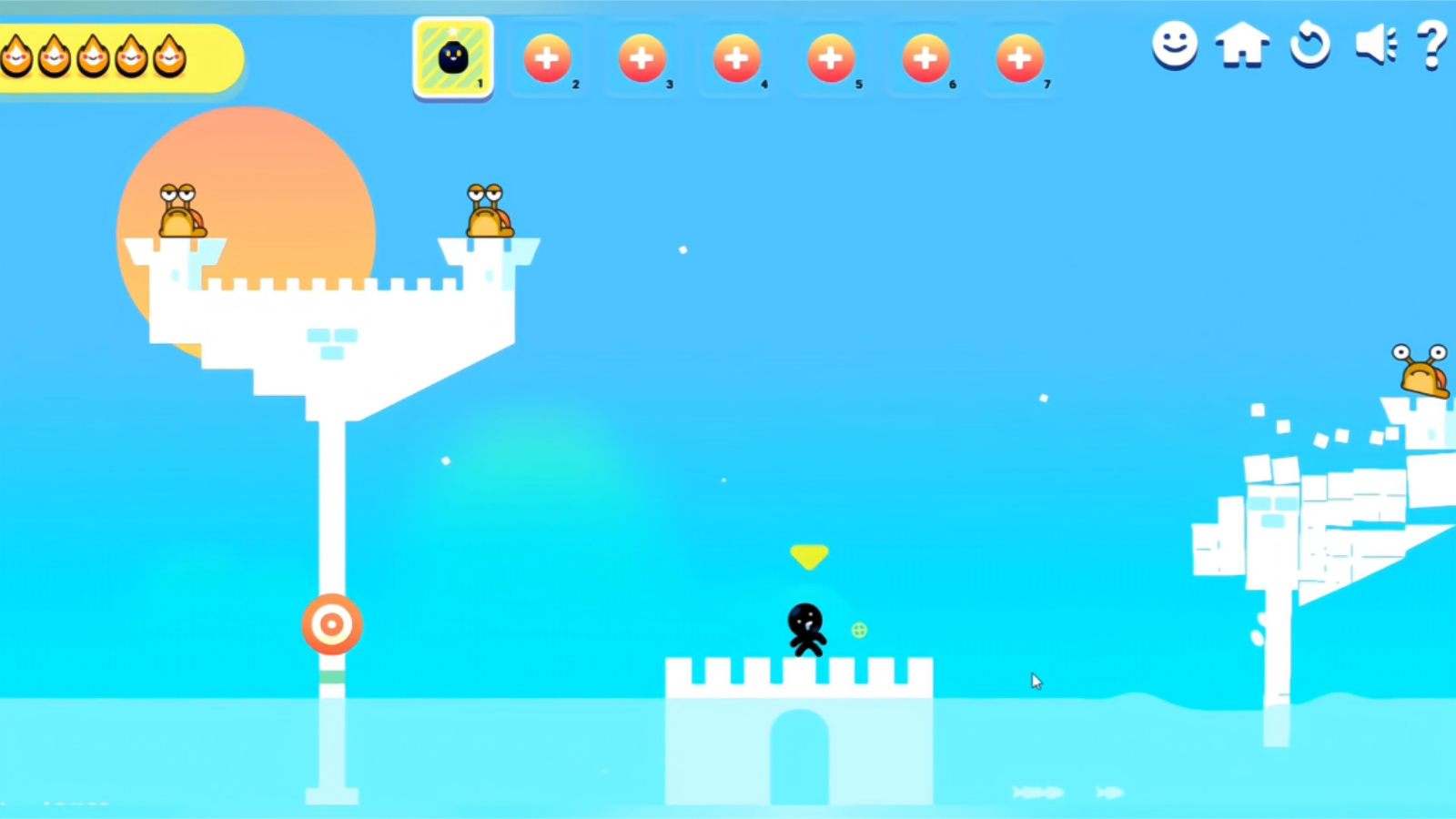The width and height of the screenshot is (1456, 819).
Task: Click the snail on the second tower
Action: (487, 209)
